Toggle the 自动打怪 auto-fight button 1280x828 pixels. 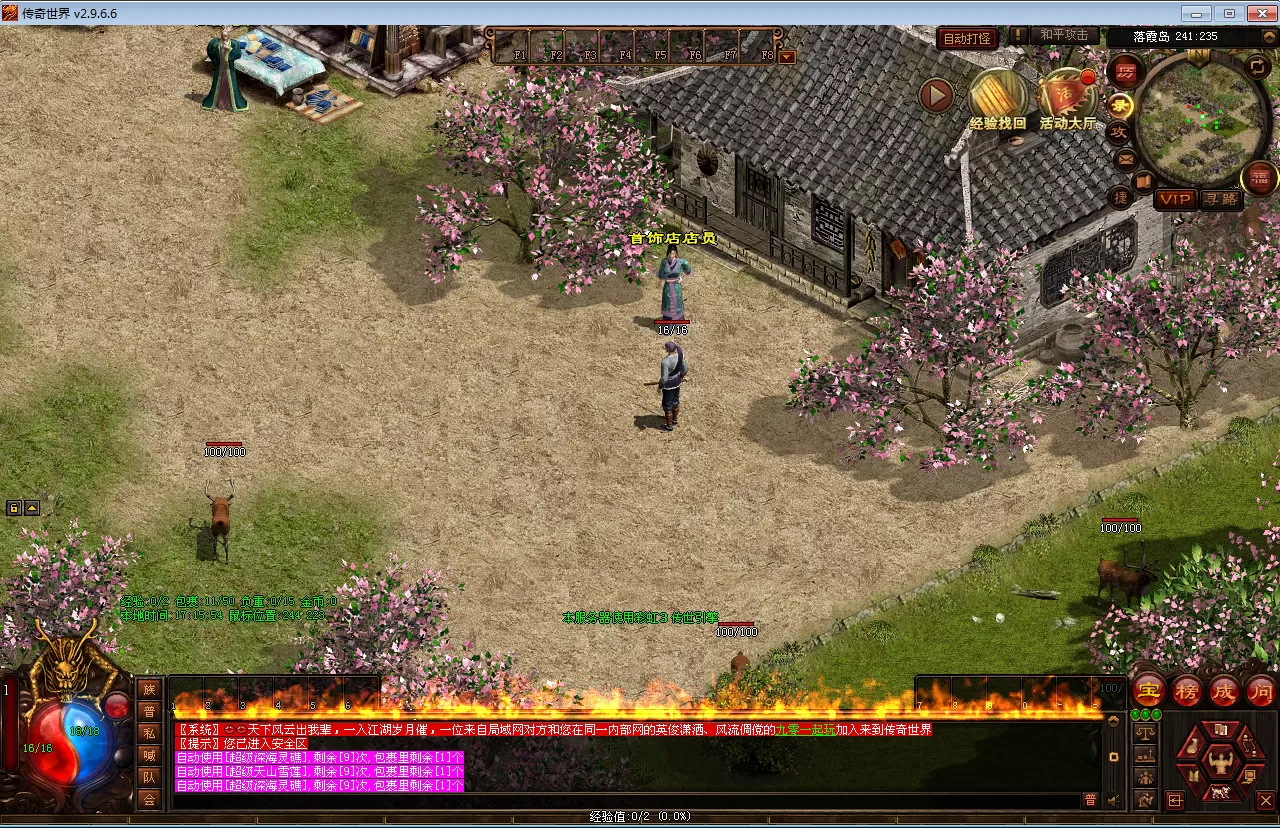[967, 38]
